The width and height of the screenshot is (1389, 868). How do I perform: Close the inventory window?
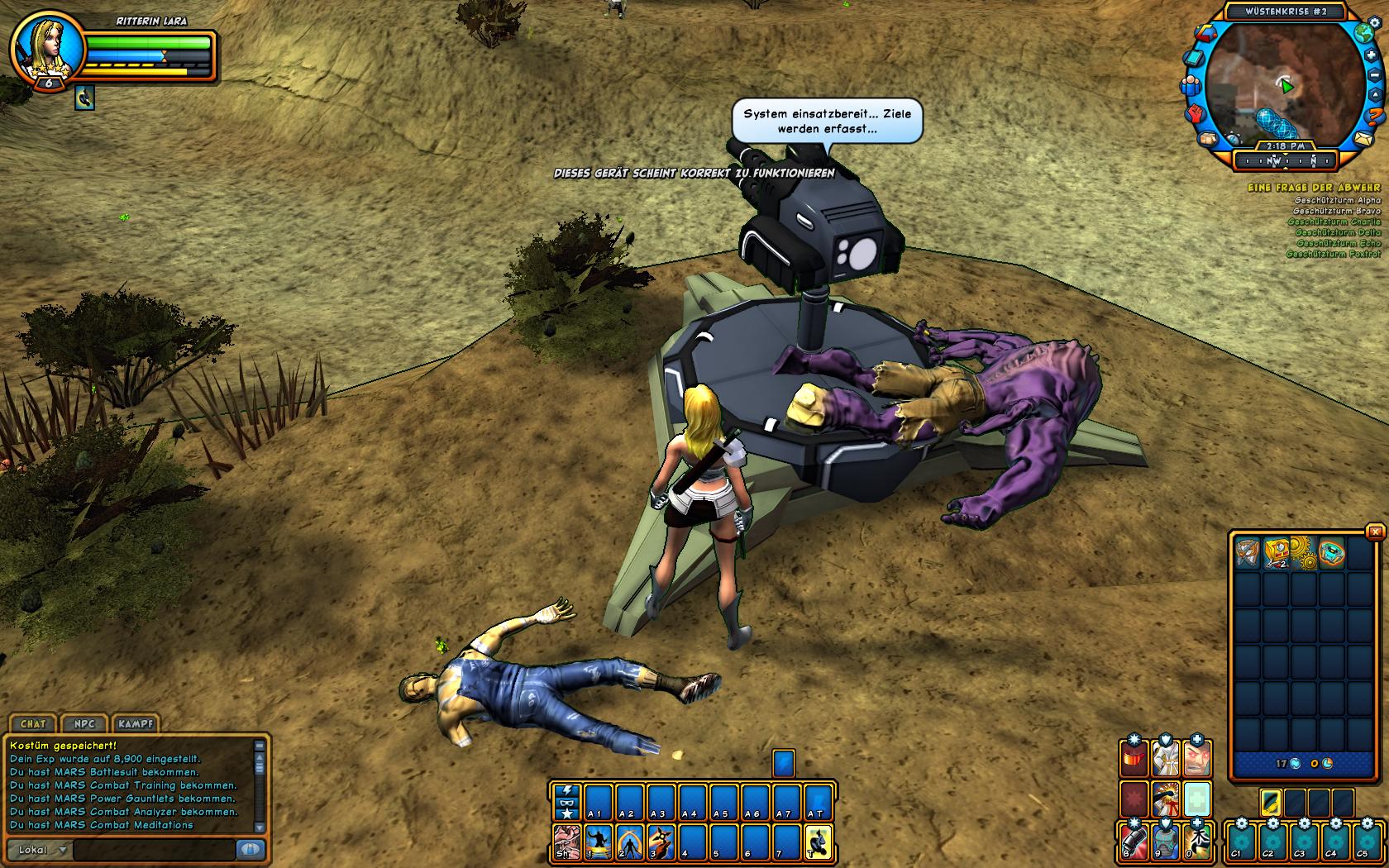pyautogui.click(x=1375, y=532)
